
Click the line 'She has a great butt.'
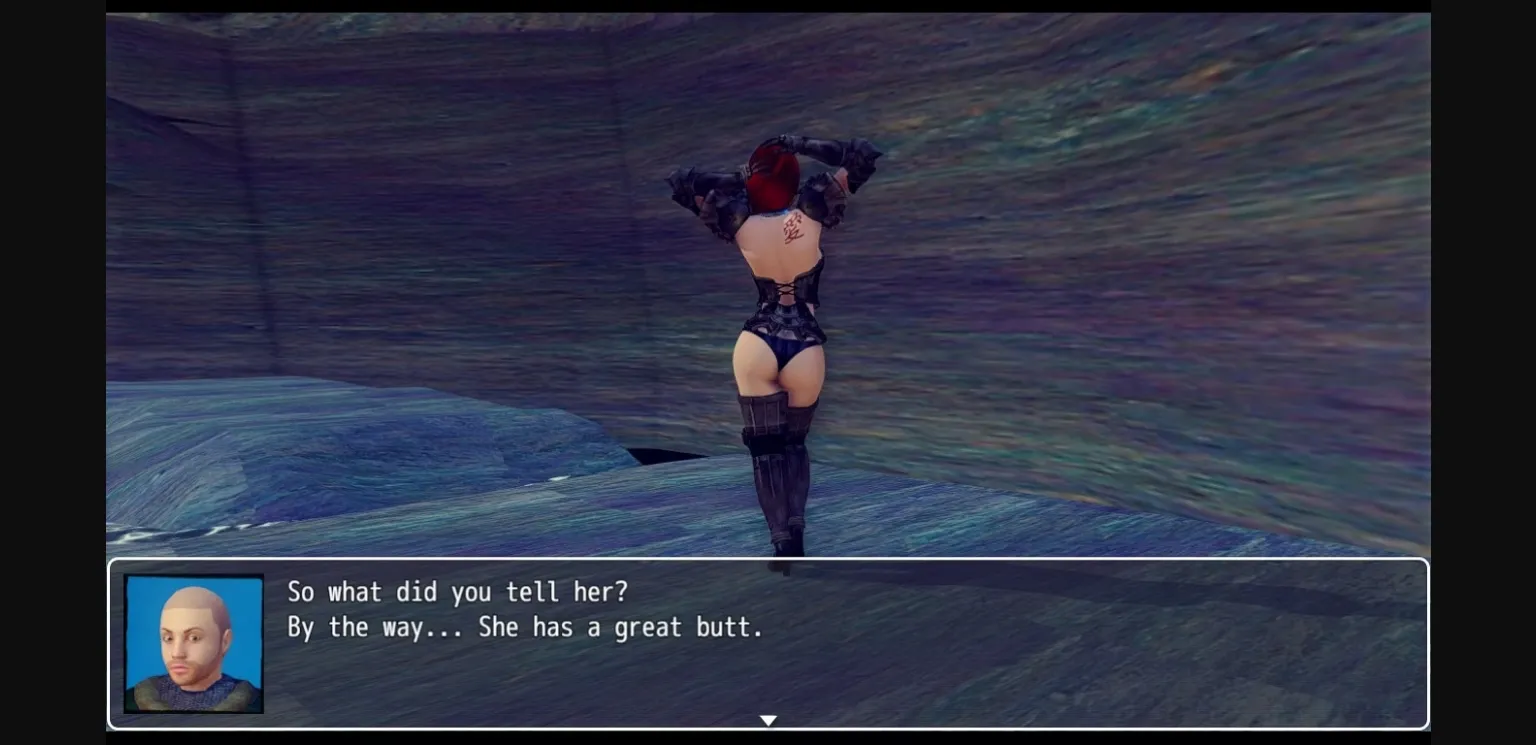point(620,627)
